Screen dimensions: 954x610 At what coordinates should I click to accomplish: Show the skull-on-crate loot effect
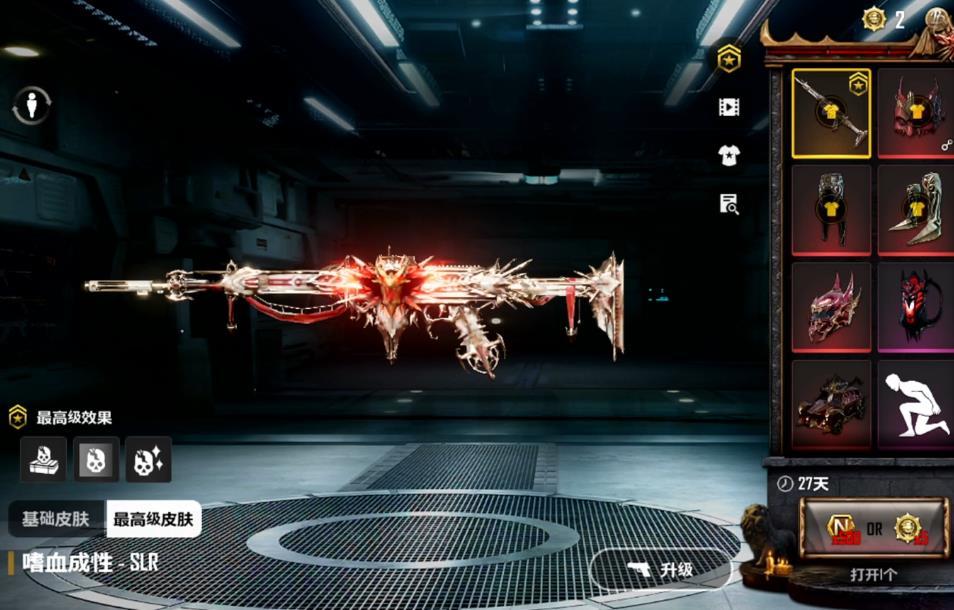click(x=44, y=459)
